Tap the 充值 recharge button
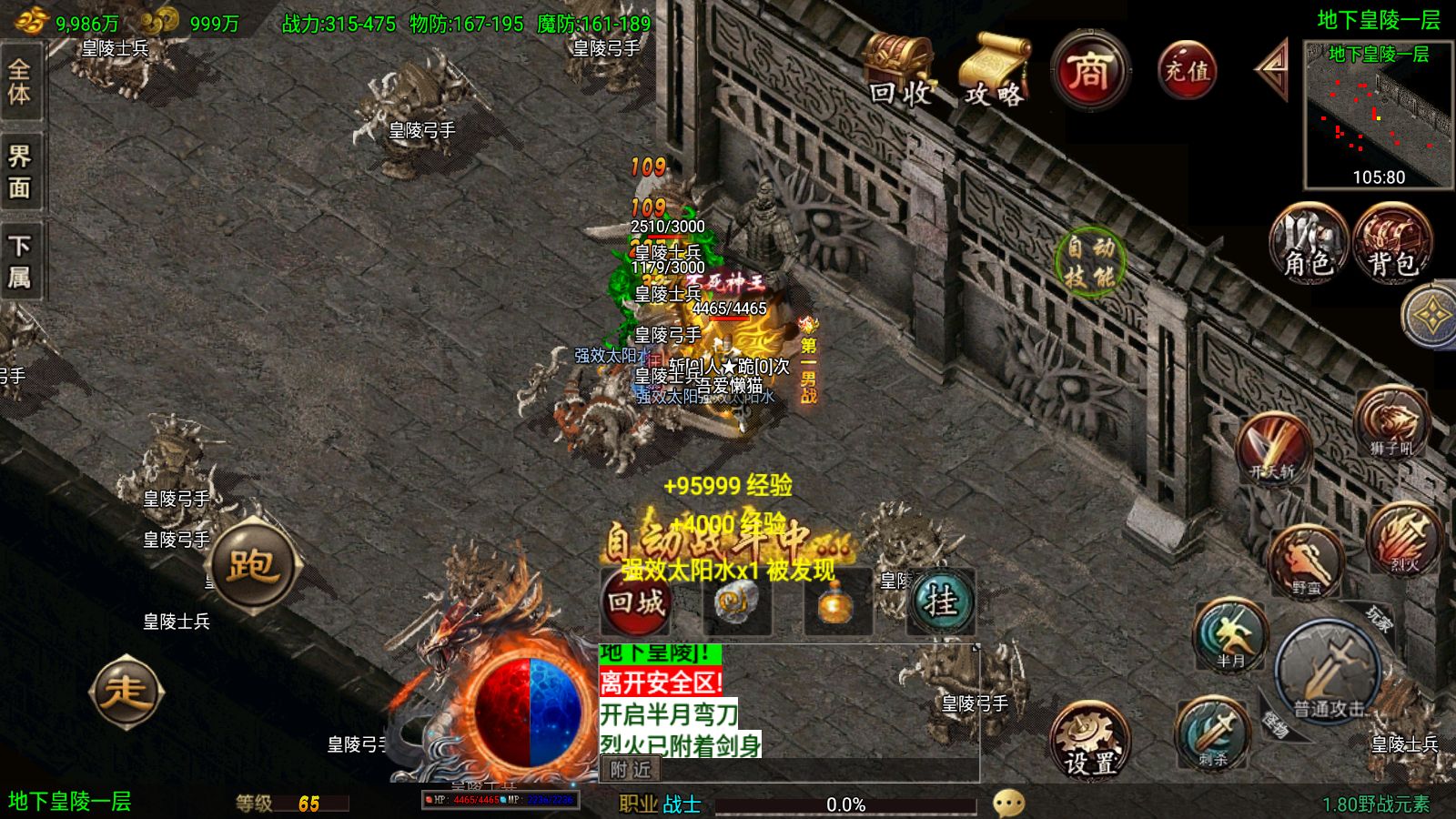The height and width of the screenshot is (819, 1456). [x=1187, y=70]
